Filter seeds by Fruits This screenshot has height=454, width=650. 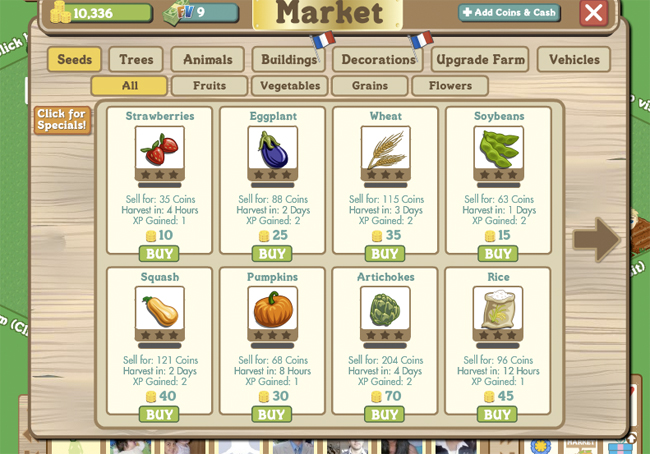[209, 86]
